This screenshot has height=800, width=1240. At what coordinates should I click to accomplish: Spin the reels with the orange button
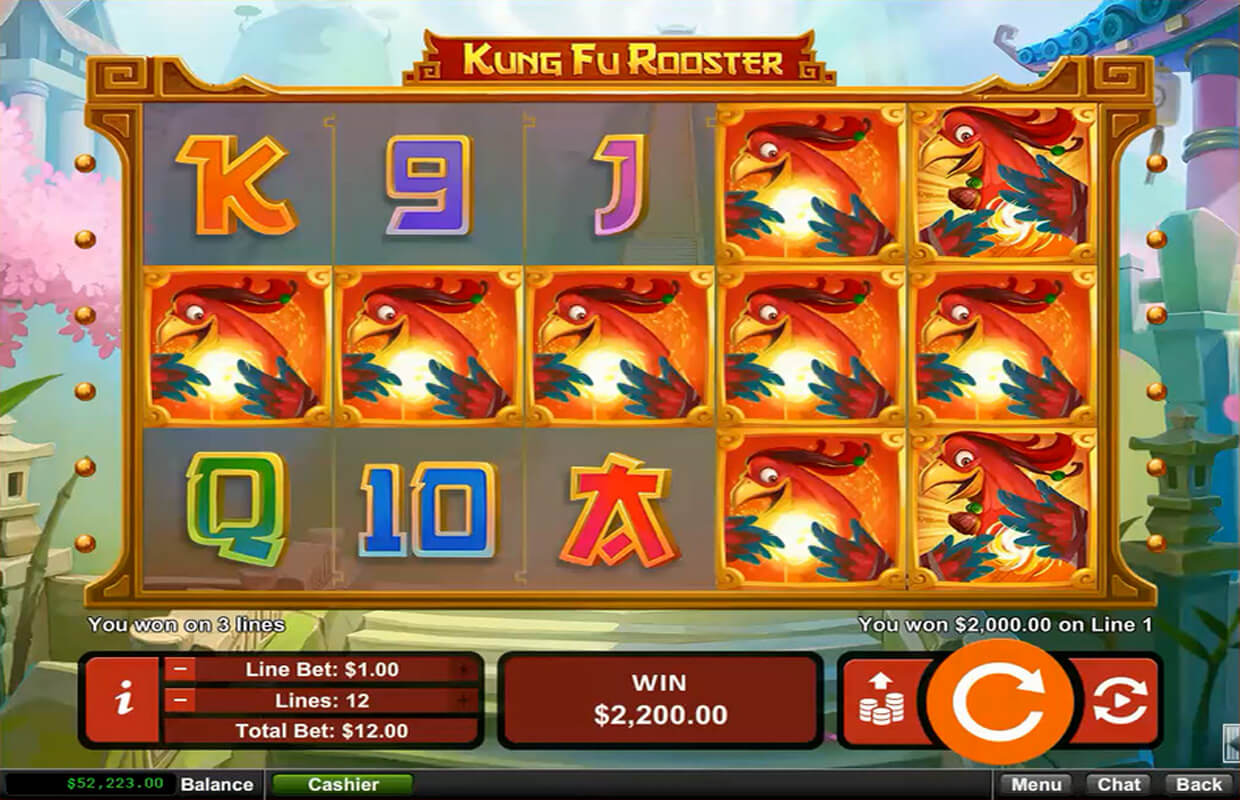tap(999, 702)
